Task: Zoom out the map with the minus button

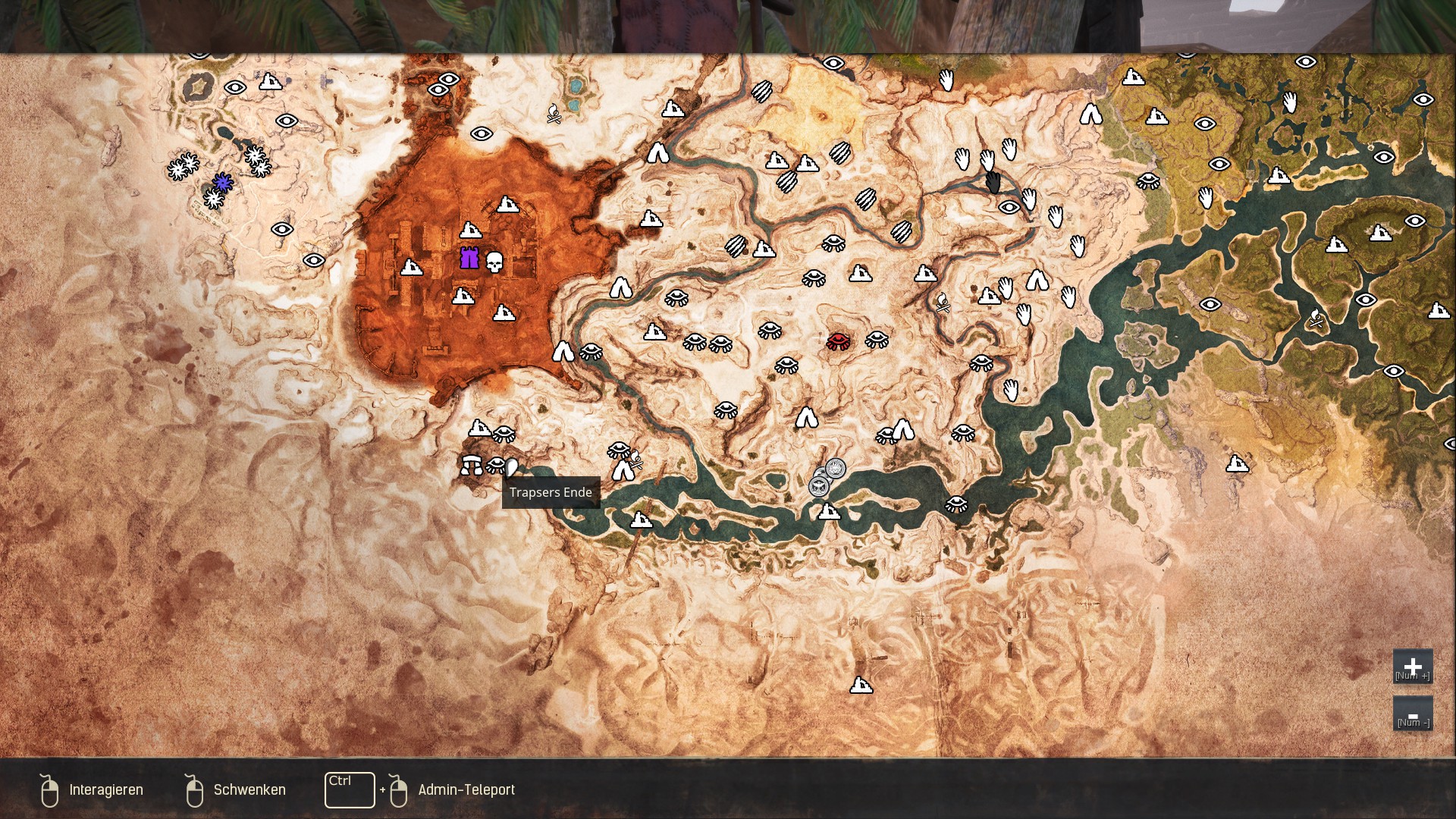Action: 1412,714
